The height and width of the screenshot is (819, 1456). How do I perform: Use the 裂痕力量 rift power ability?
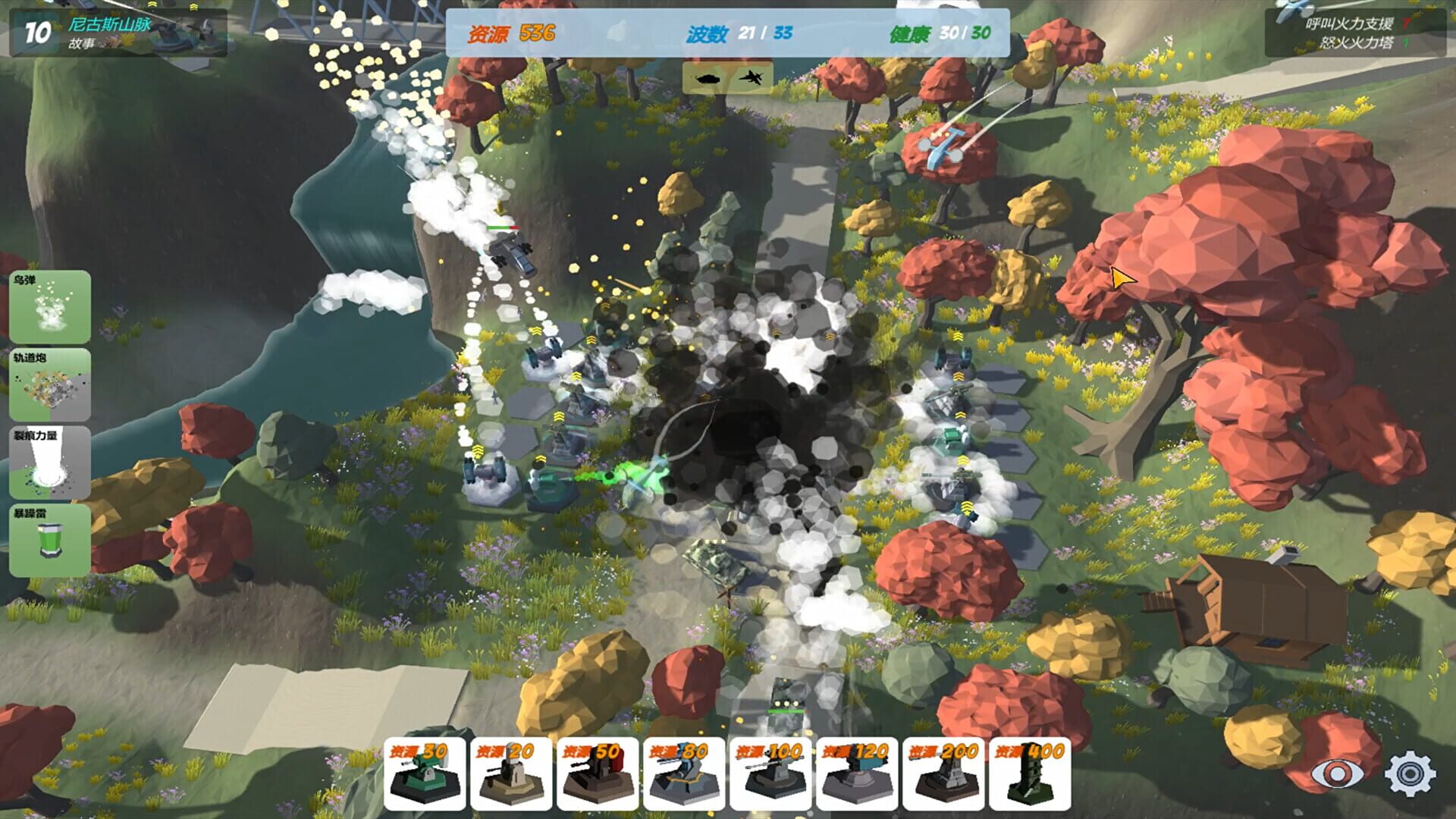(x=49, y=463)
